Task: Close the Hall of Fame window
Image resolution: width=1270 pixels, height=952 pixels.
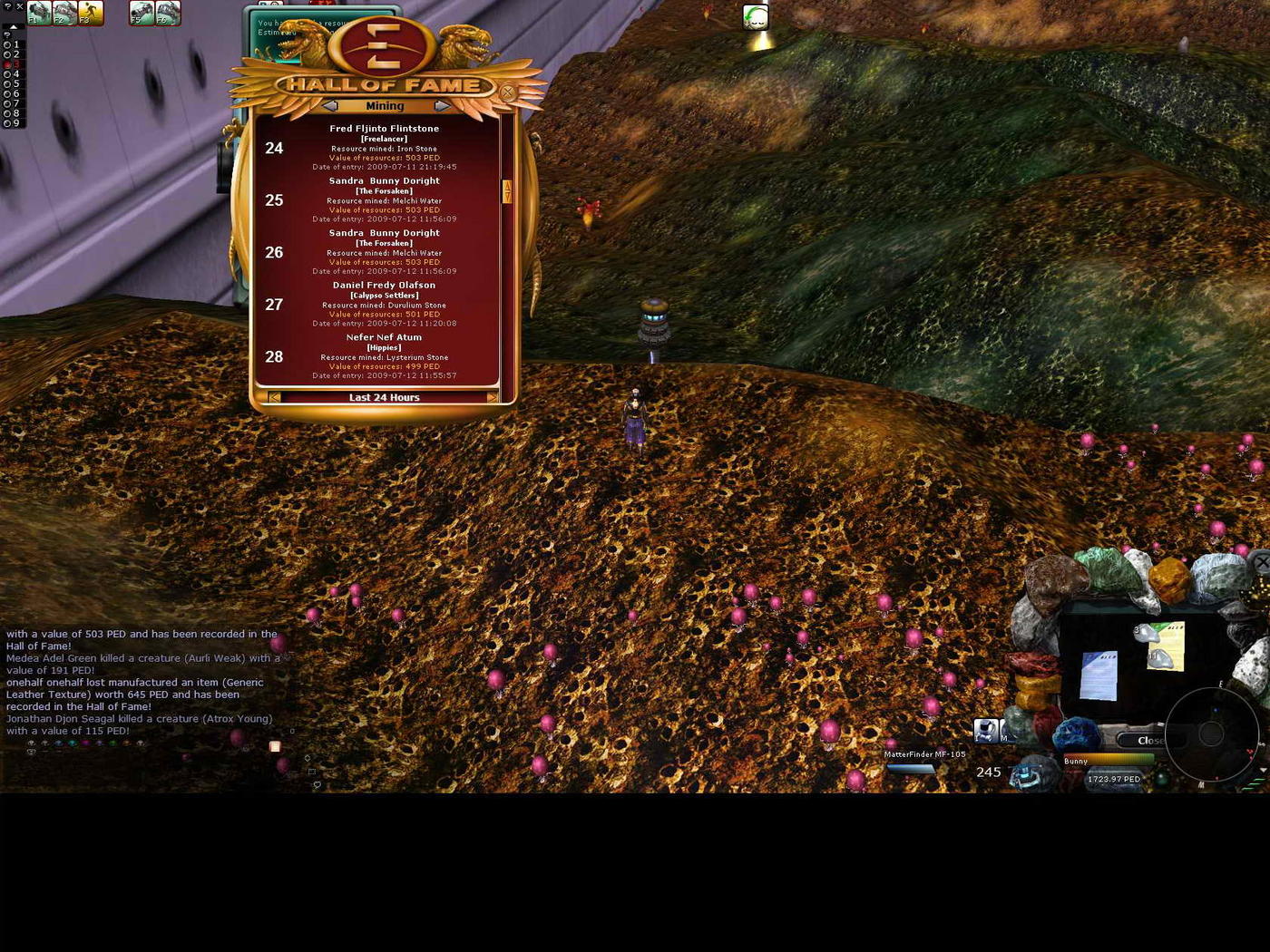Action: coord(508,92)
